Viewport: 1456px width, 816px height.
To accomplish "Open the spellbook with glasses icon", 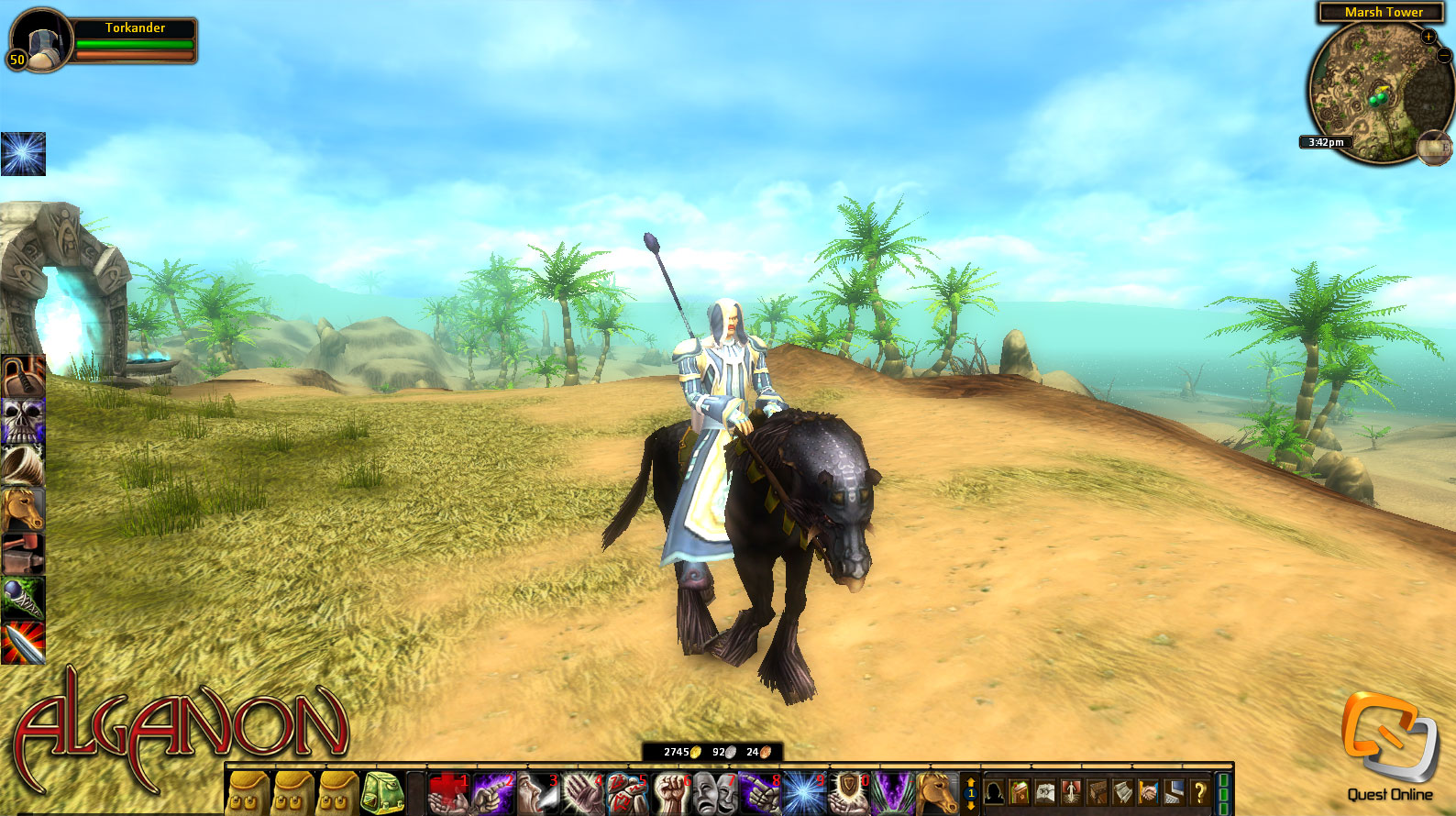I will tap(1045, 791).
